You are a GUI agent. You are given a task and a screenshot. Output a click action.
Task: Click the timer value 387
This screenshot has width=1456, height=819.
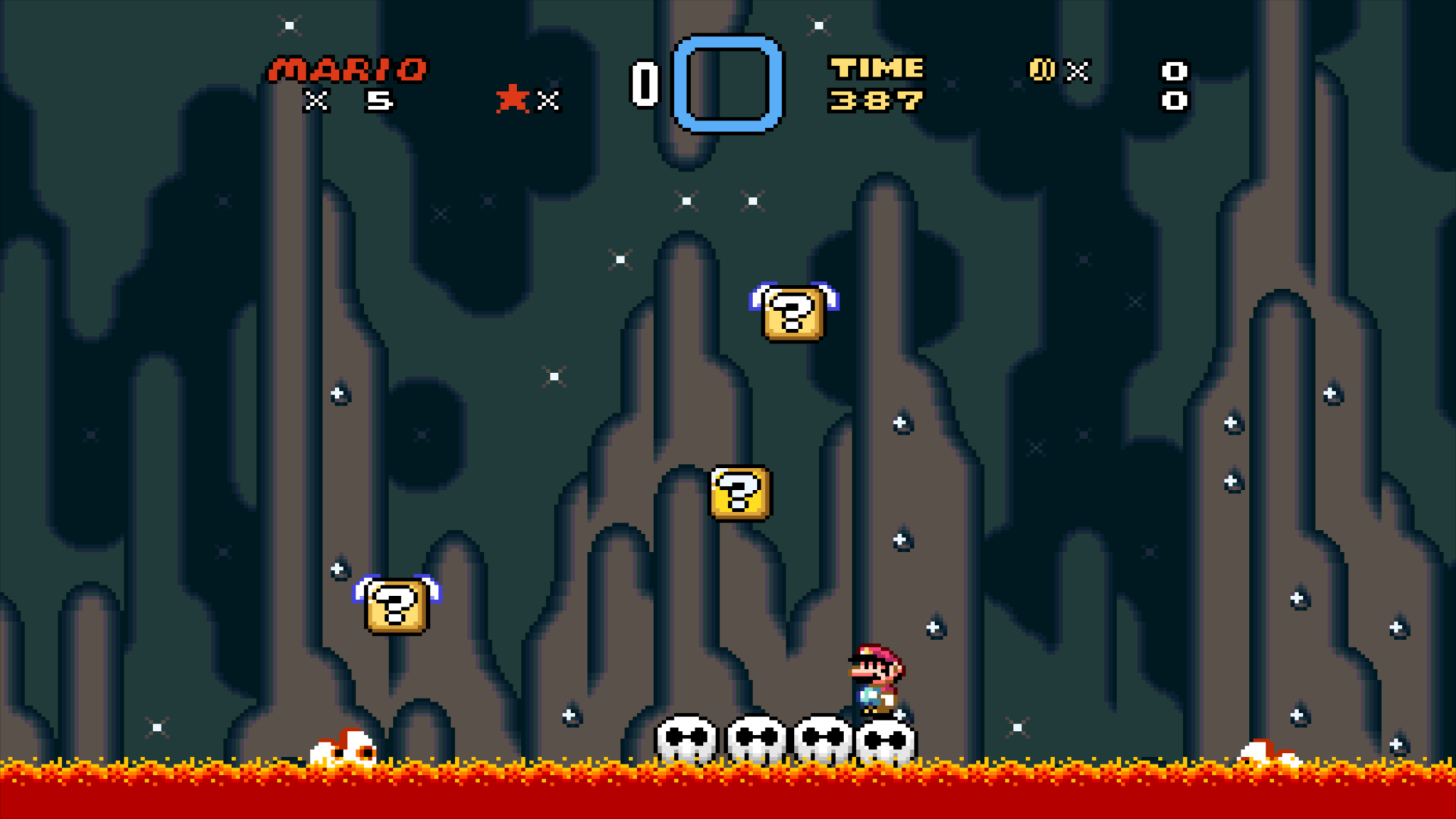click(877, 100)
